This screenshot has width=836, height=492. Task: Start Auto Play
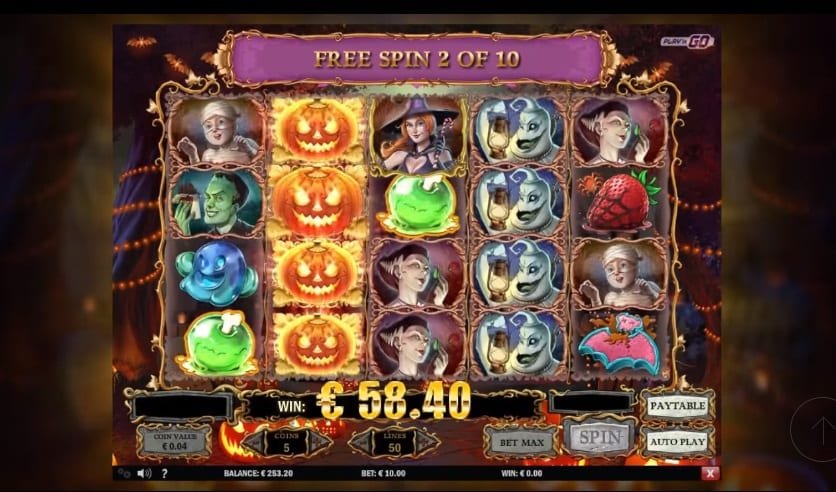click(677, 440)
